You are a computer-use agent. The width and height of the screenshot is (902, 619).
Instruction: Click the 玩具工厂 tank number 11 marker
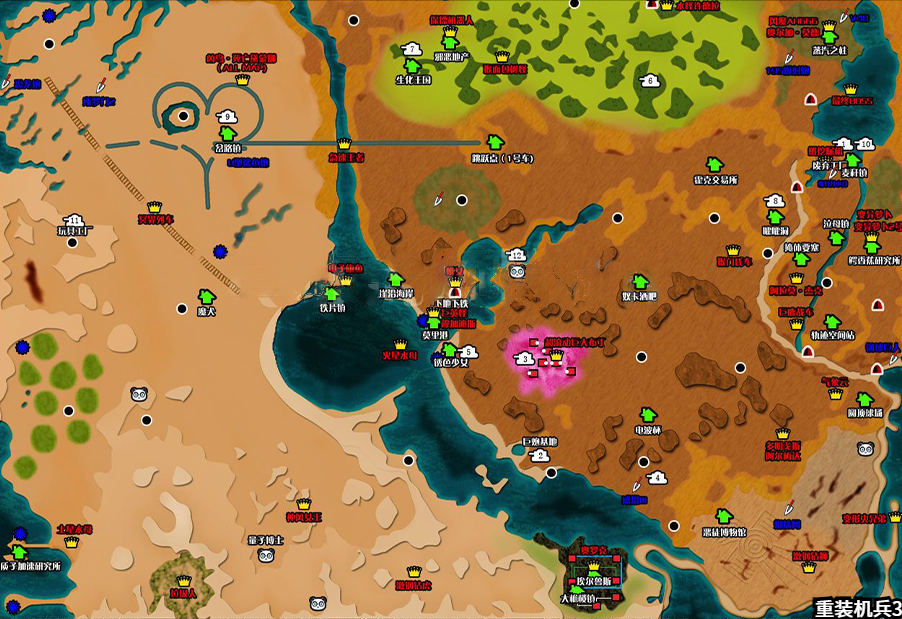pyautogui.click(x=74, y=220)
